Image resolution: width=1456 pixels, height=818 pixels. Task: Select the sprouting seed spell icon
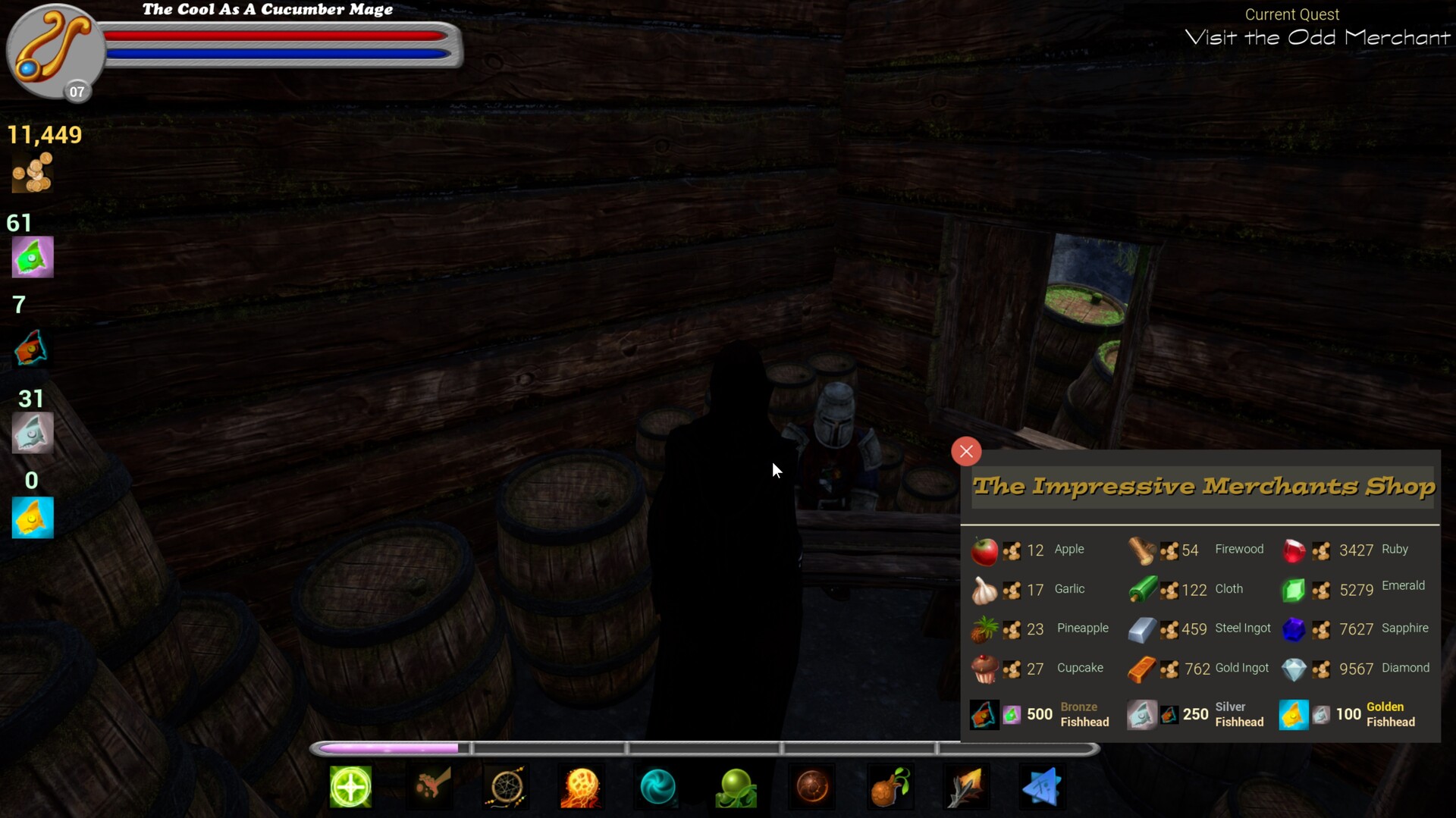(890, 788)
